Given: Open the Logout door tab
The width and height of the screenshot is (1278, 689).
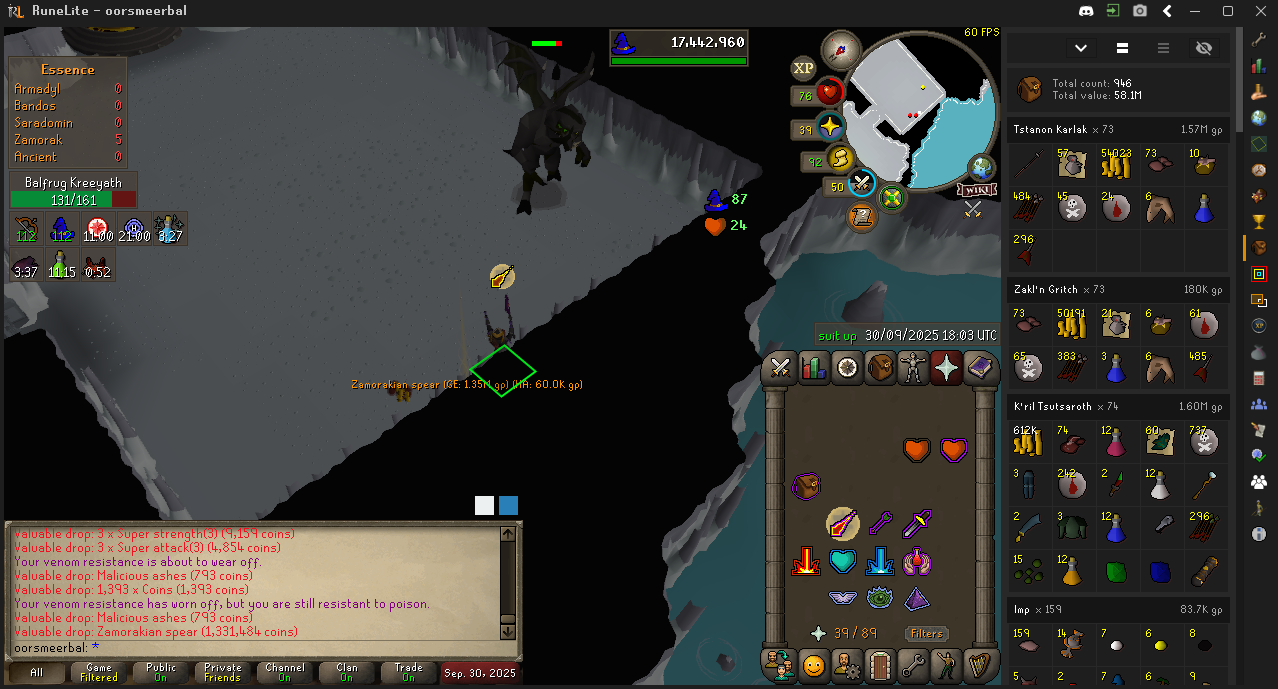Looking at the screenshot, I should point(880,664).
